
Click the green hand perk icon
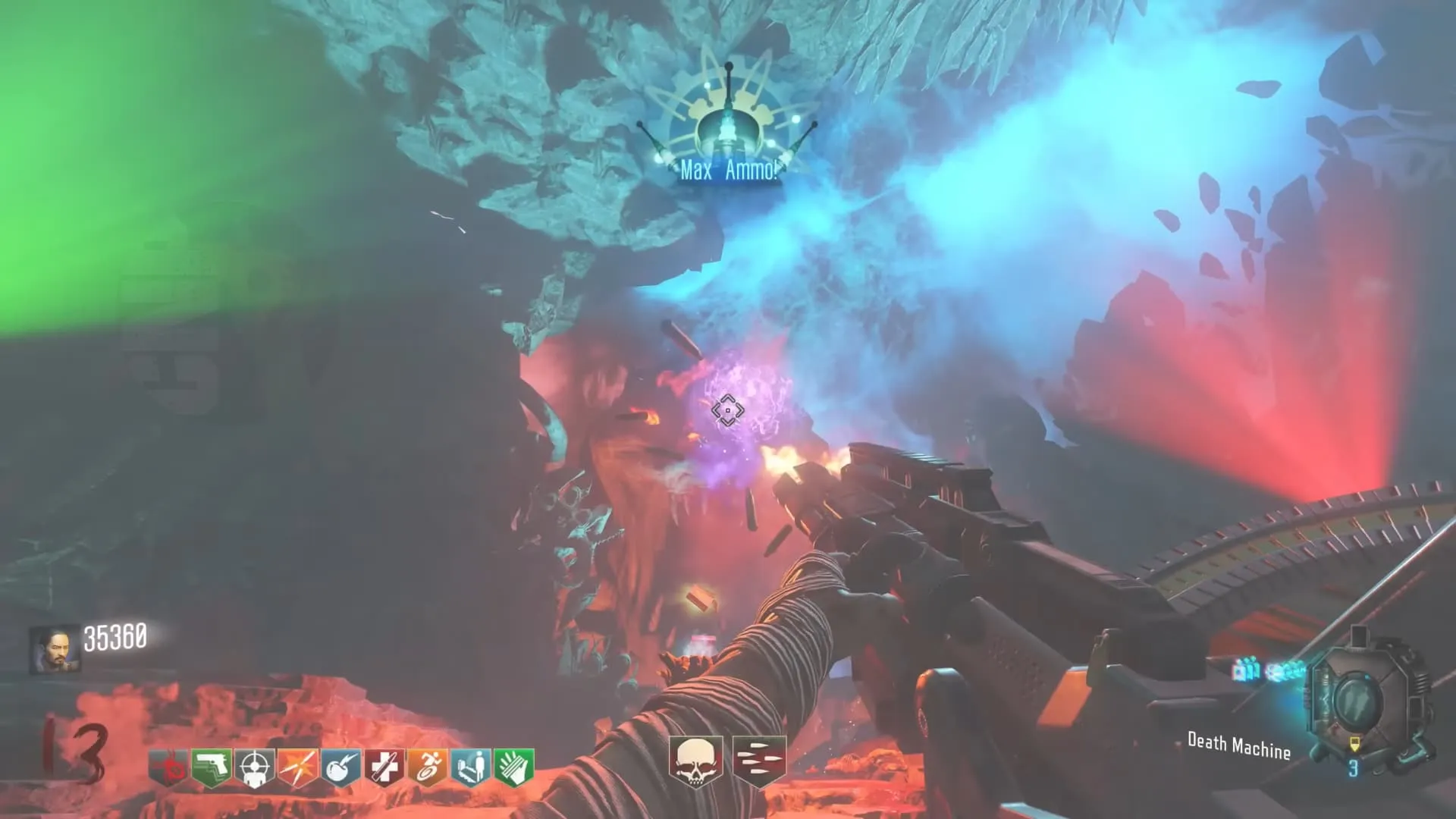click(514, 767)
